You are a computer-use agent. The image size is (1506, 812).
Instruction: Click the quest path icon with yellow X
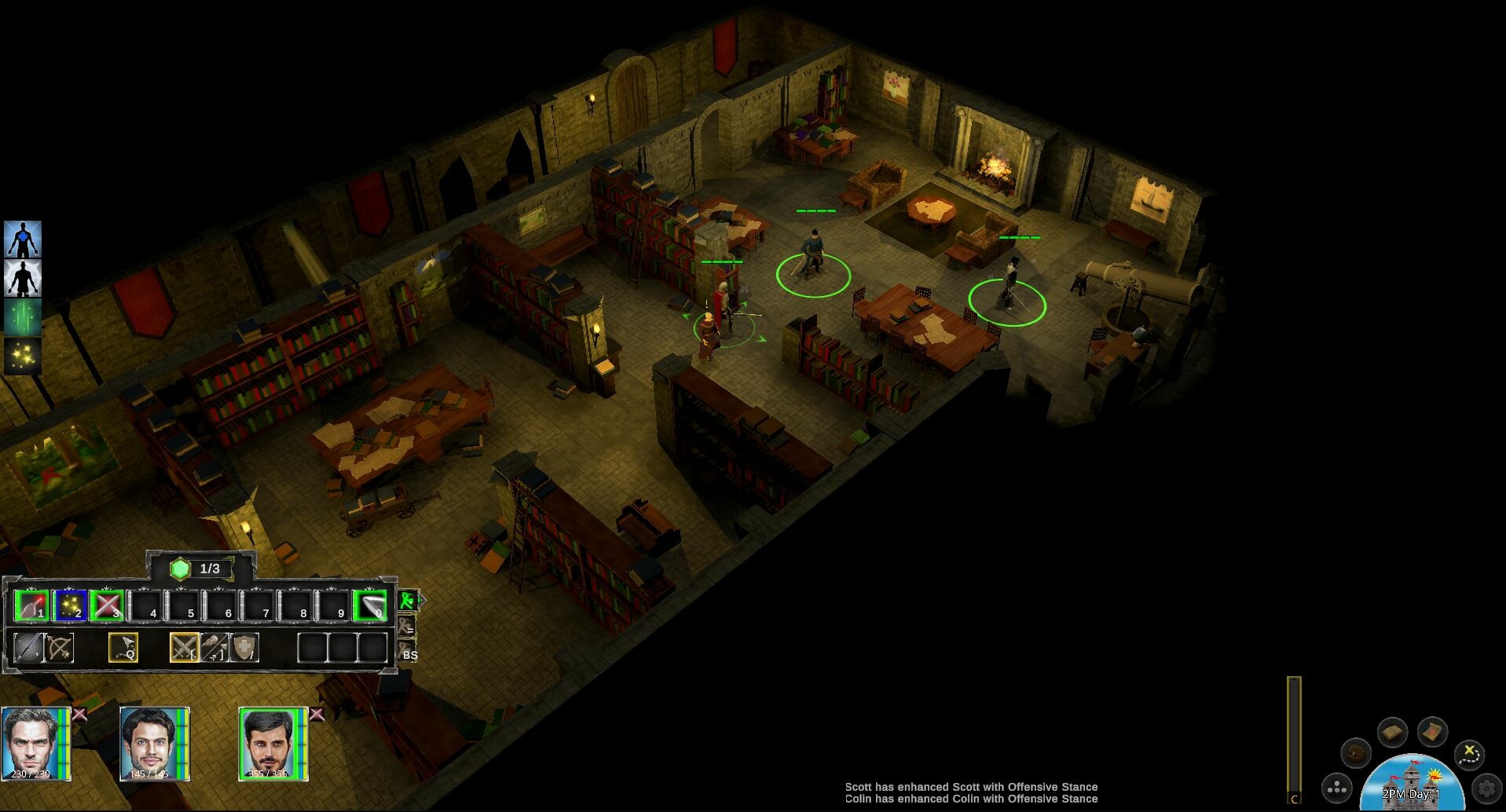click(x=1470, y=755)
